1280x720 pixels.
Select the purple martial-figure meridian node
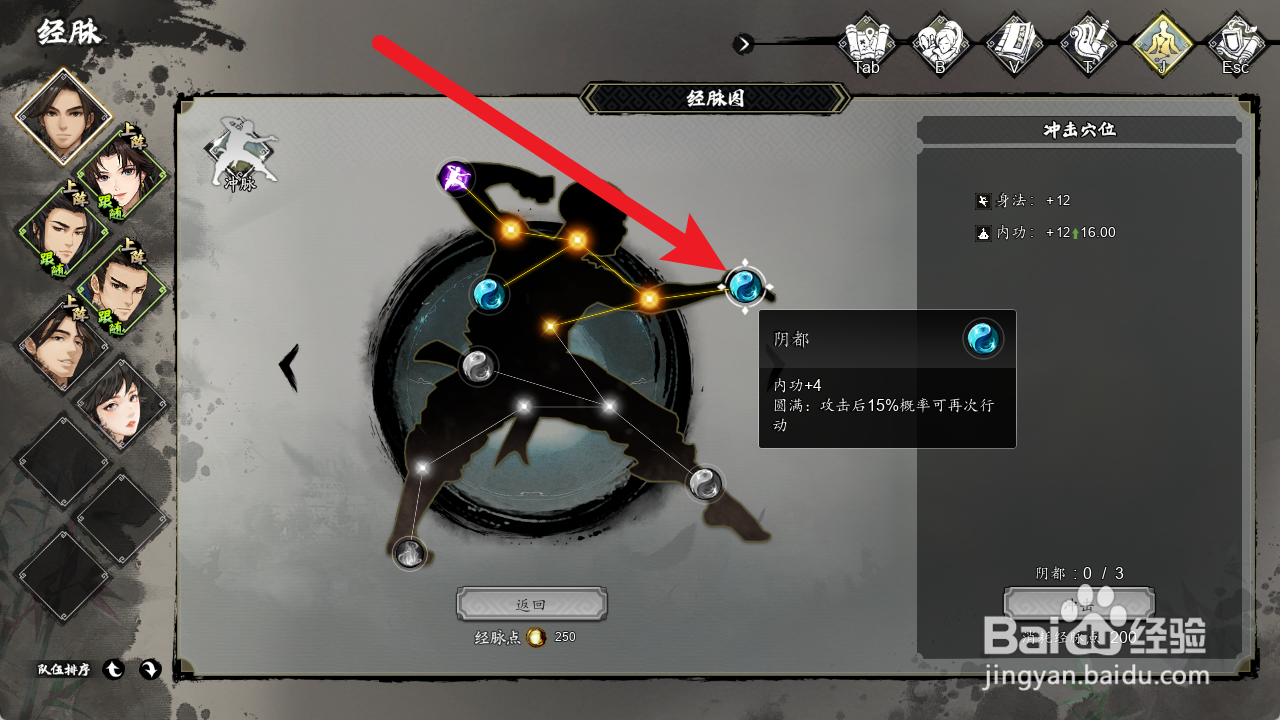pyautogui.click(x=456, y=179)
